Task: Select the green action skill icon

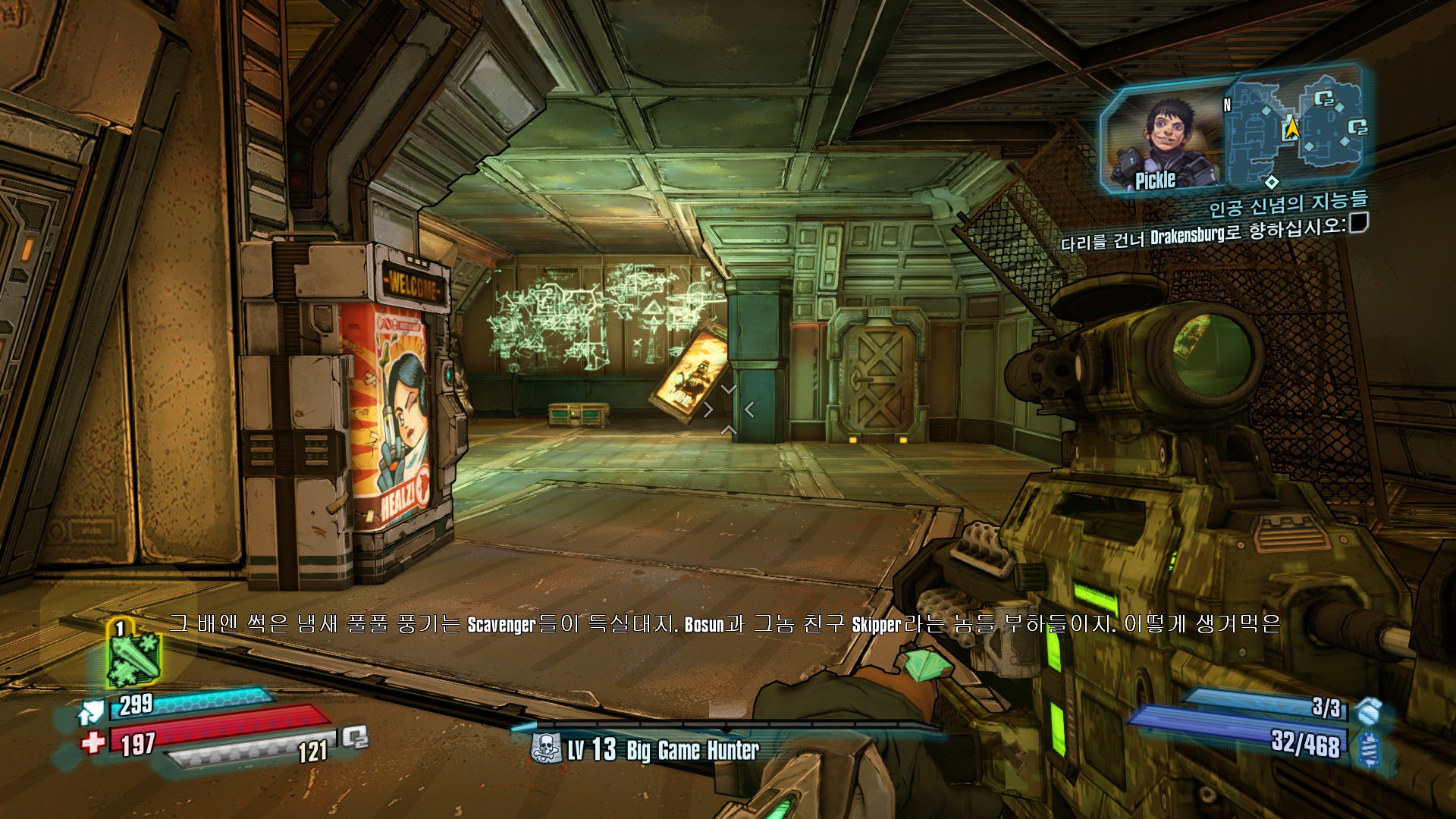Action: point(133,658)
